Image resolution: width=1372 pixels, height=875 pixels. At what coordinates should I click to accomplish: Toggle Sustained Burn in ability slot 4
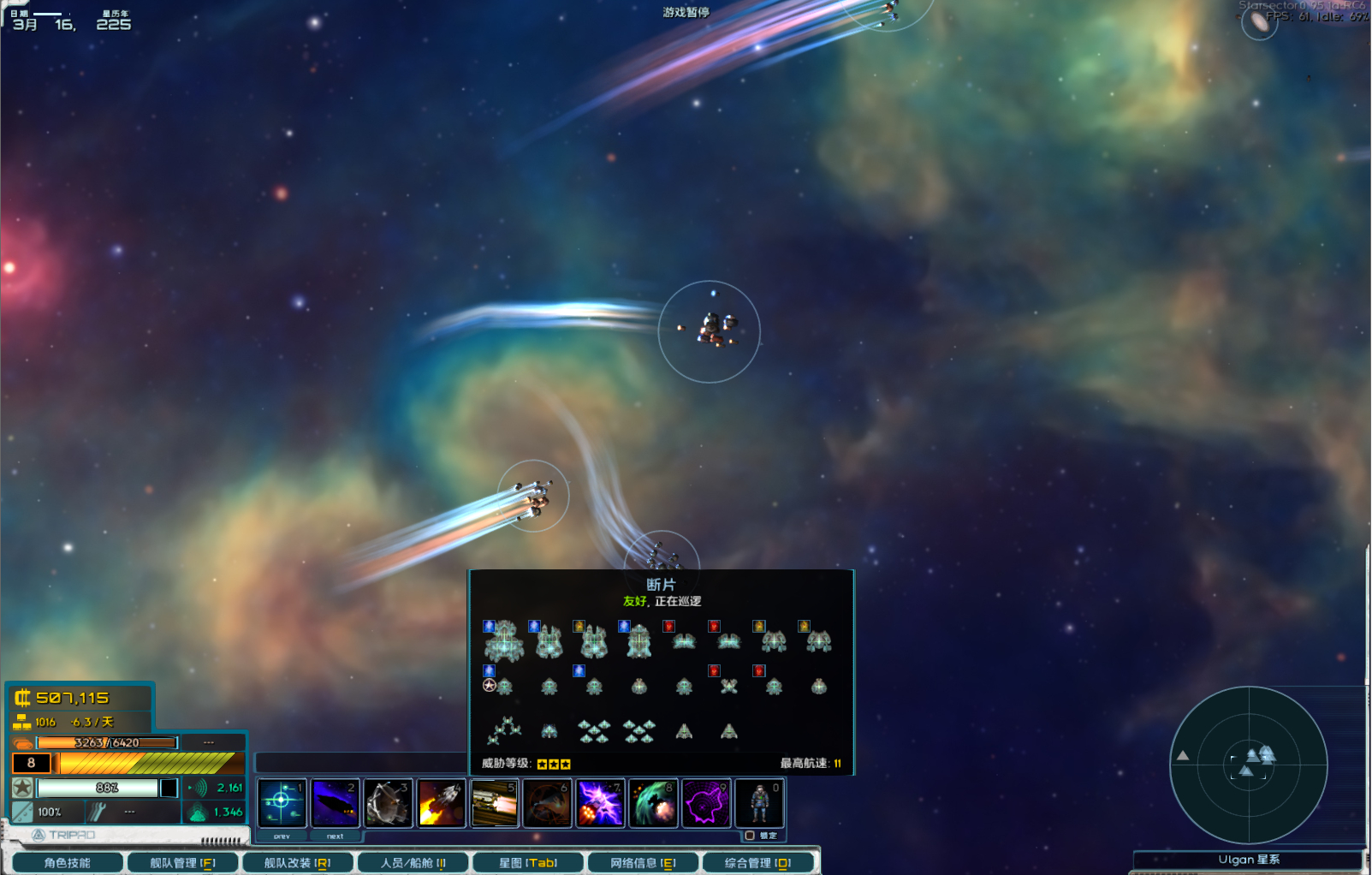(x=442, y=802)
